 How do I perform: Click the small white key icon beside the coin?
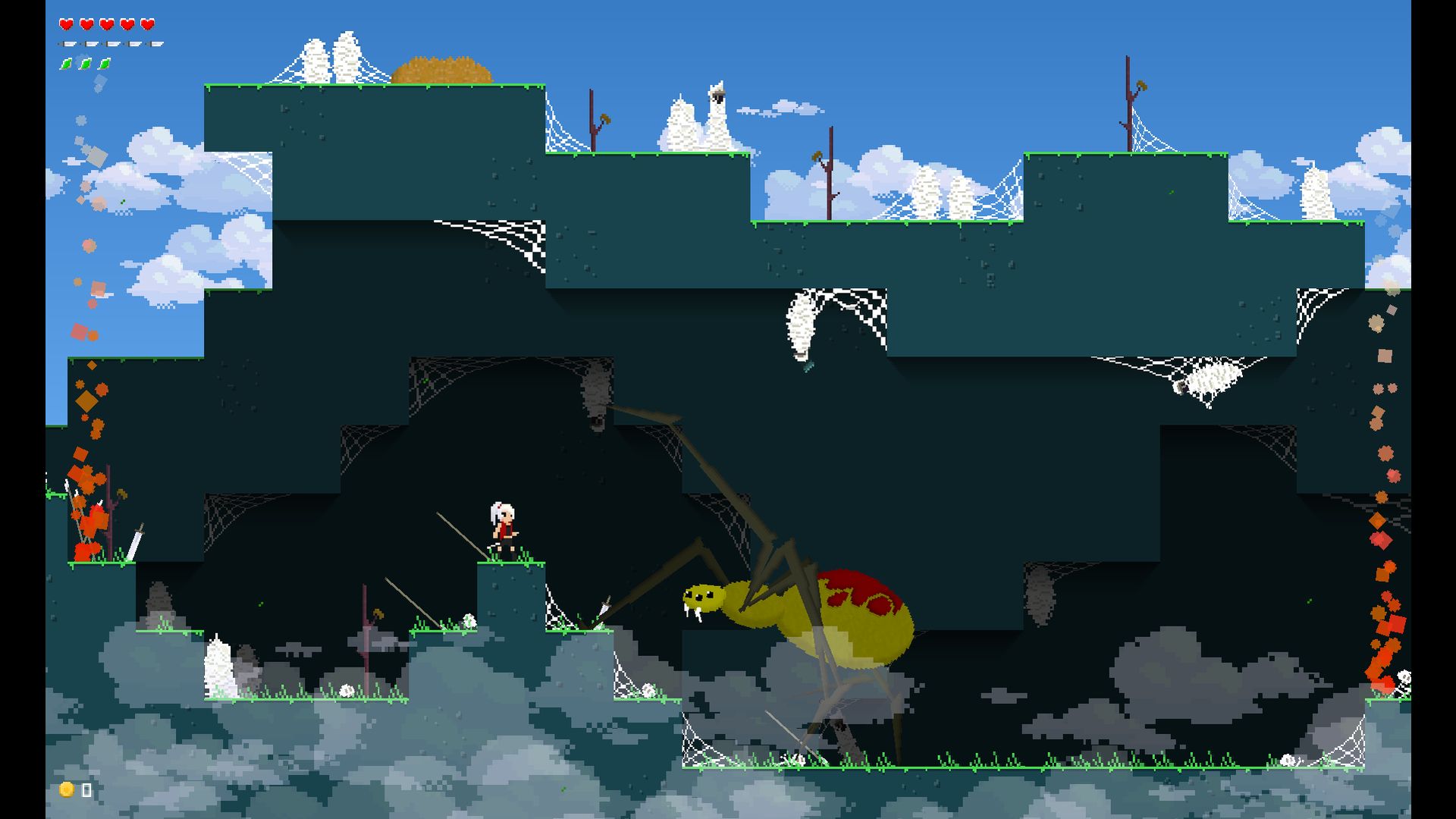pos(86,790)
